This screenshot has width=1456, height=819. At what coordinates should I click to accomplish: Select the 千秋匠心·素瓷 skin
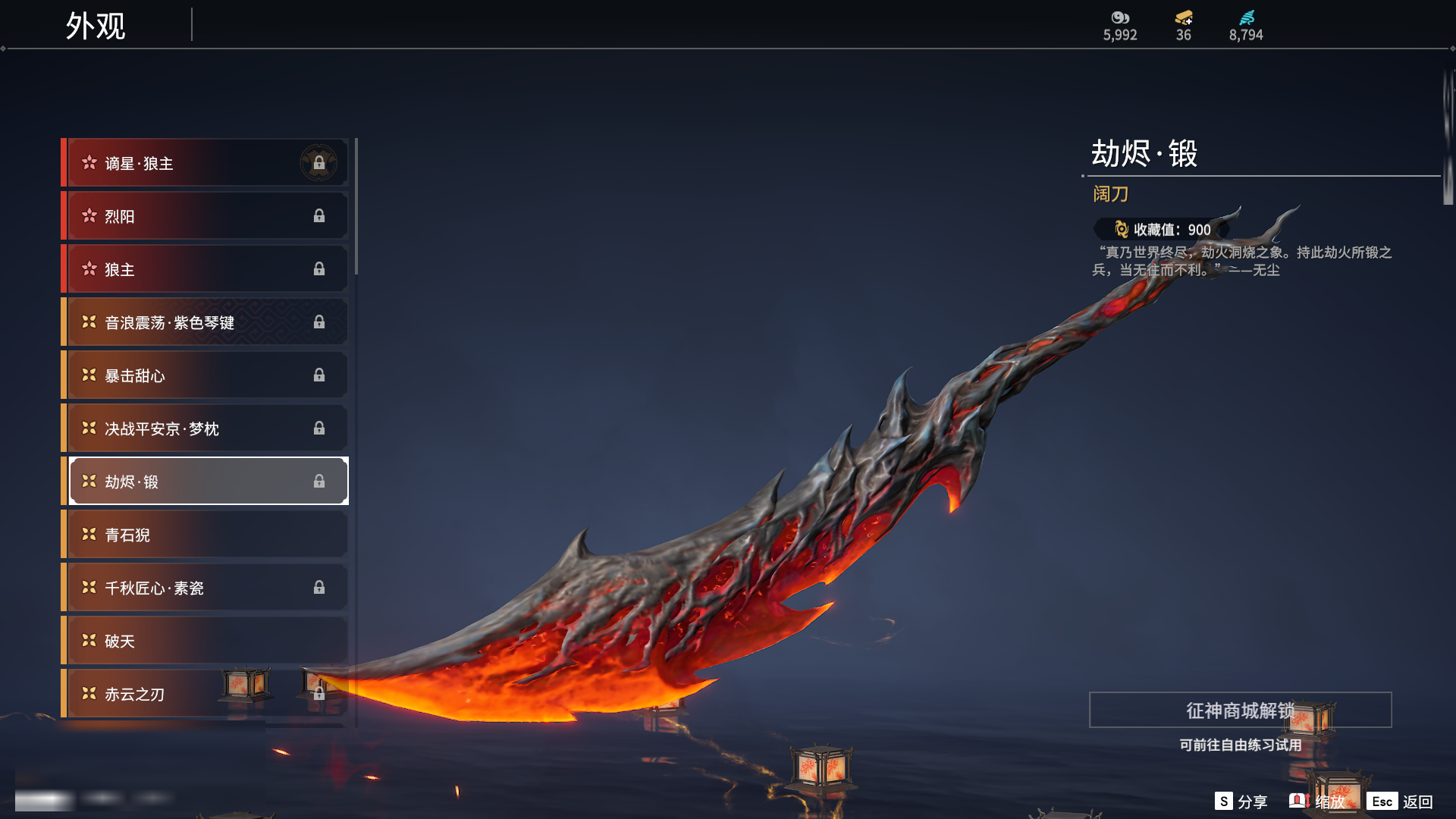tap(205, 588)
